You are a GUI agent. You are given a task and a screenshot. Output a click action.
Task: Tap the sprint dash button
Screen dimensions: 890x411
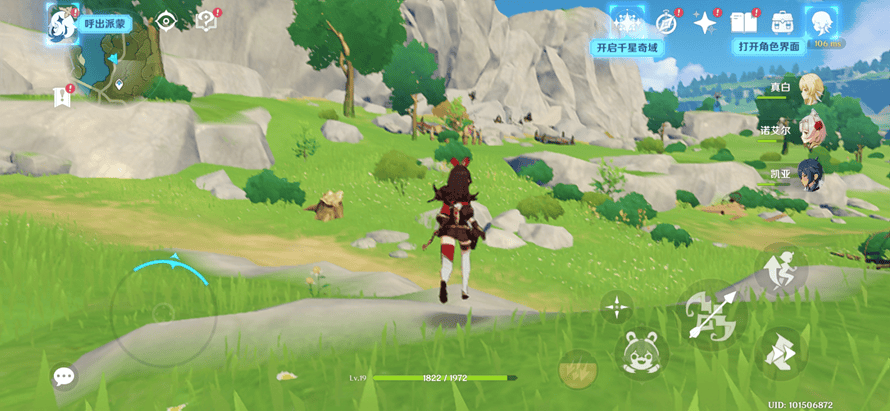781,351
